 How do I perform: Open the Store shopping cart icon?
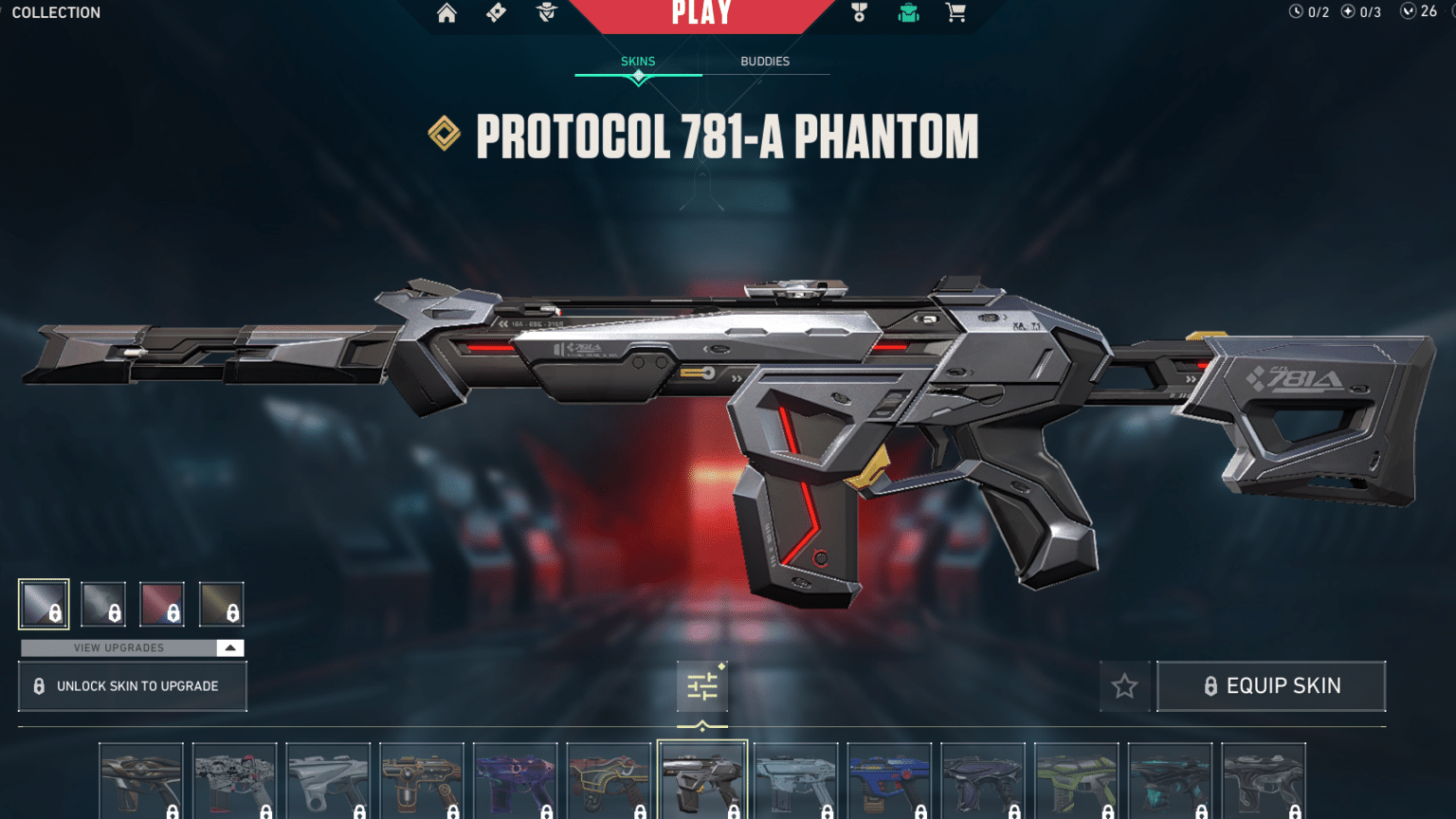coord(955,13)
